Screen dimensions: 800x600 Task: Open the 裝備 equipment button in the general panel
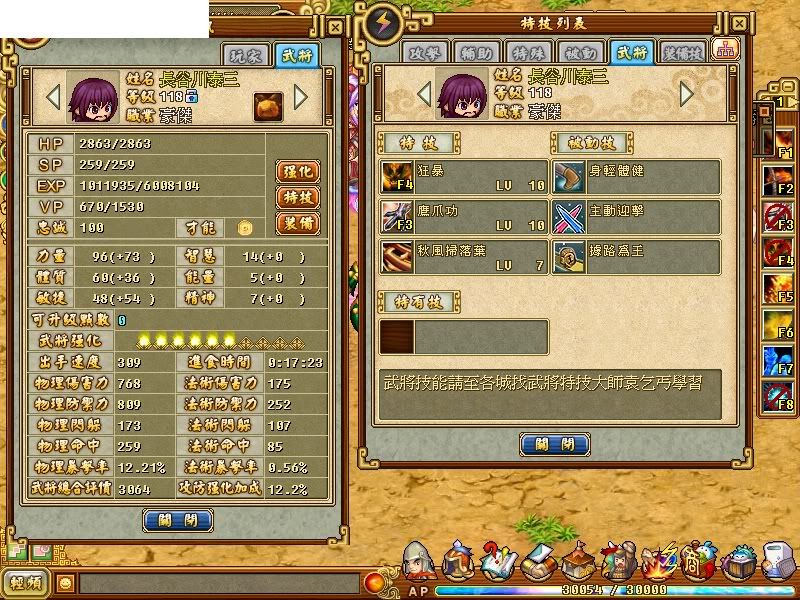297,224
